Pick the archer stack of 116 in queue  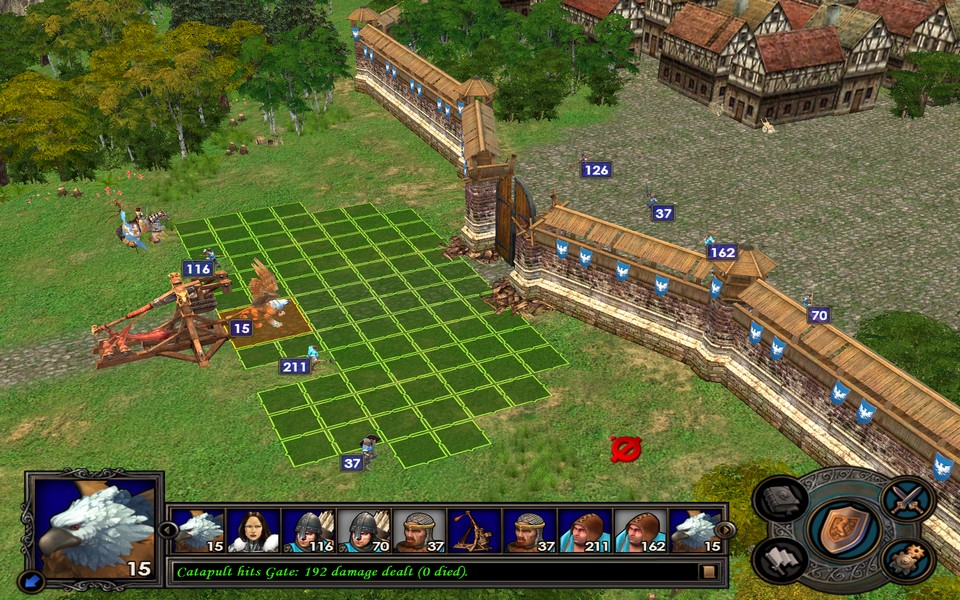(x=308, y=530)
